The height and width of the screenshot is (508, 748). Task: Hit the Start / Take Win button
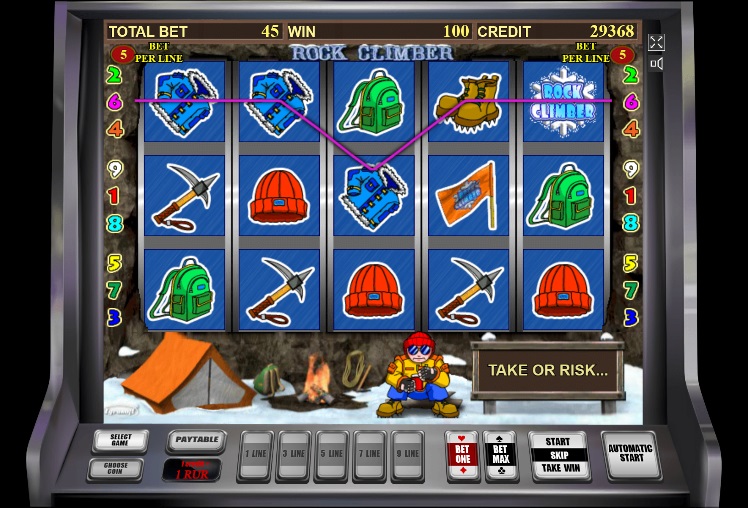pos(558,455)
